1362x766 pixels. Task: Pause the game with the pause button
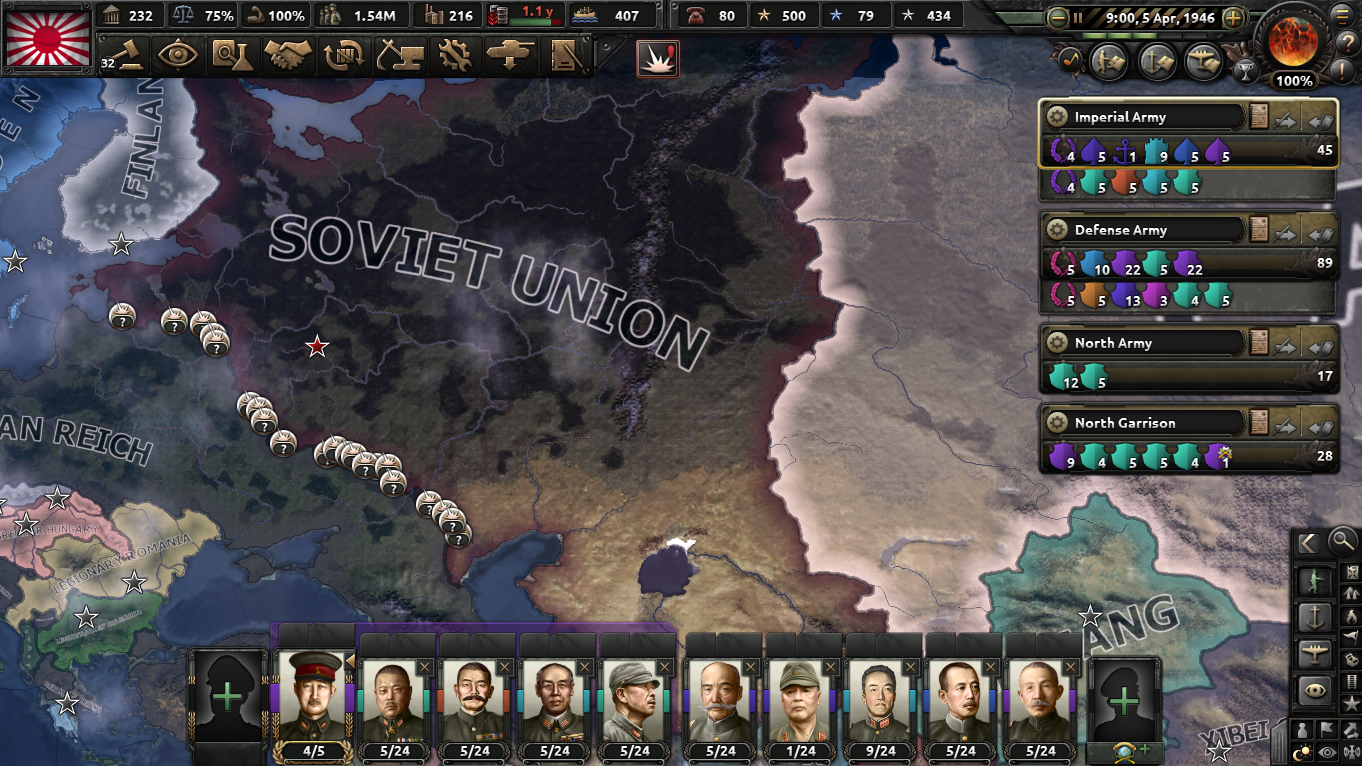pyautogui.click(x=1078, y=17)
